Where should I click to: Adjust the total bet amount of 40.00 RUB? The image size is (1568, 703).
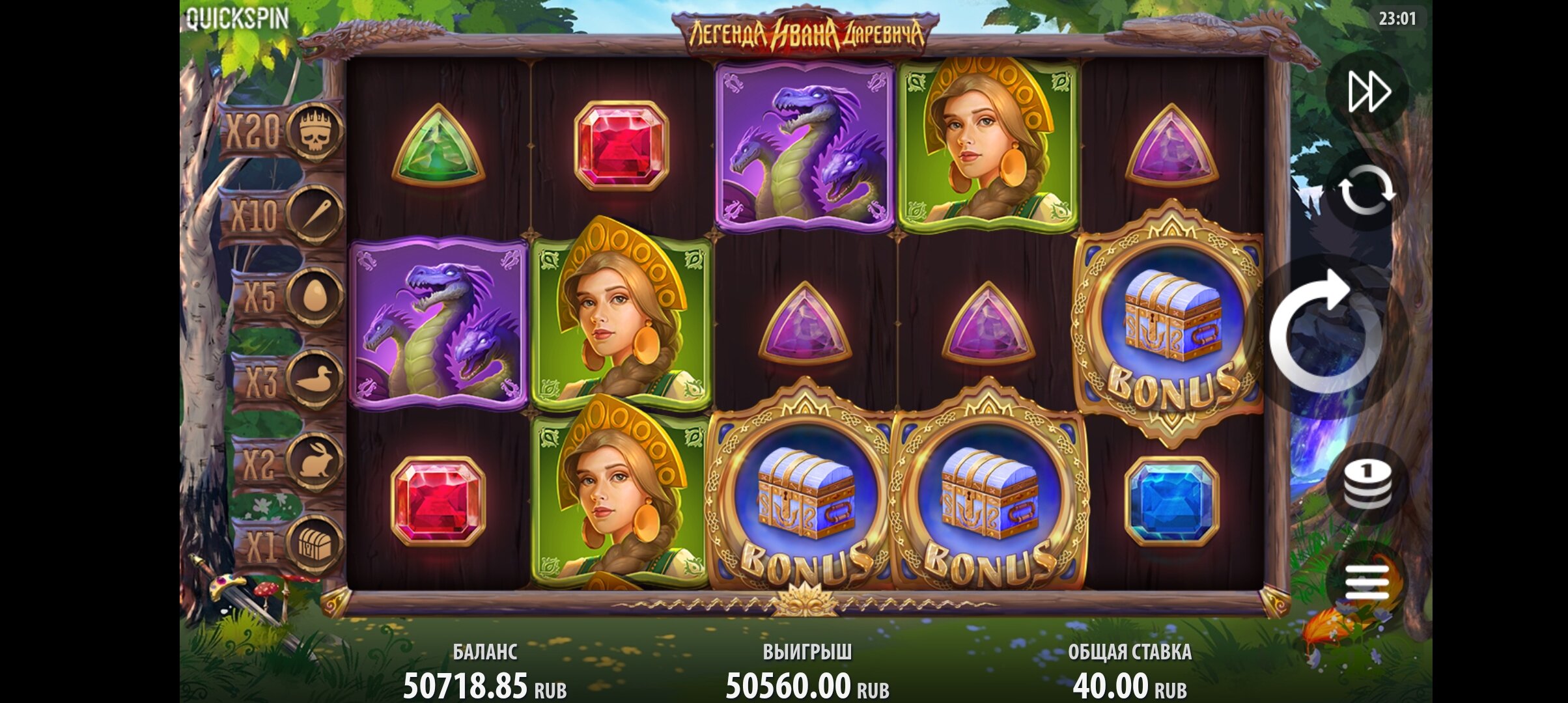(1129, 685)
